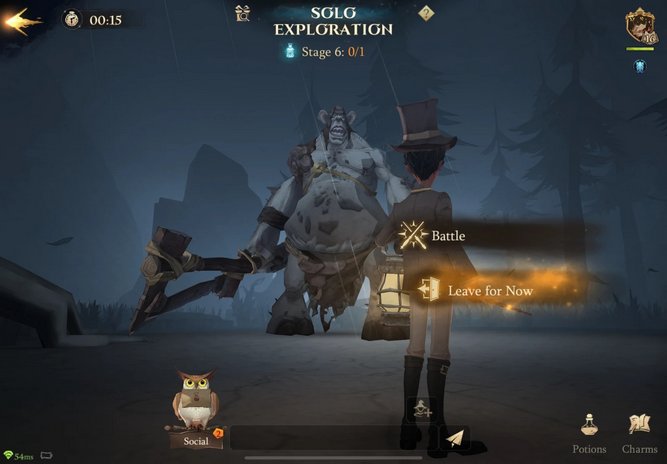Screen dimensions: 667x464
Task: Send message with paper plane button
Action: click(x=455, y=438)
